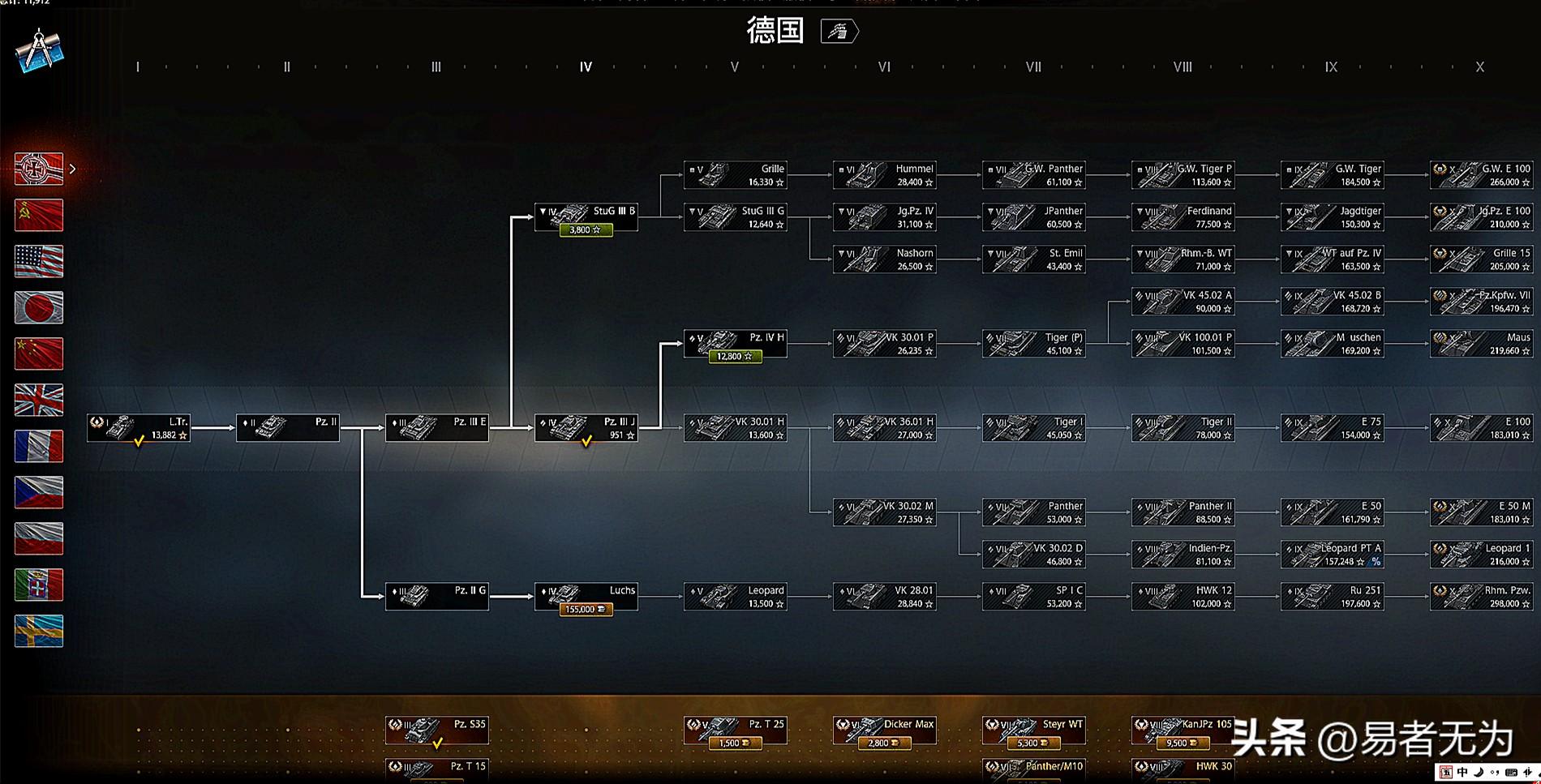This screenshot has width=1541, height=784.
Task: Choose the Pz. S35 premium tank
Action: [x=437, y=730]
